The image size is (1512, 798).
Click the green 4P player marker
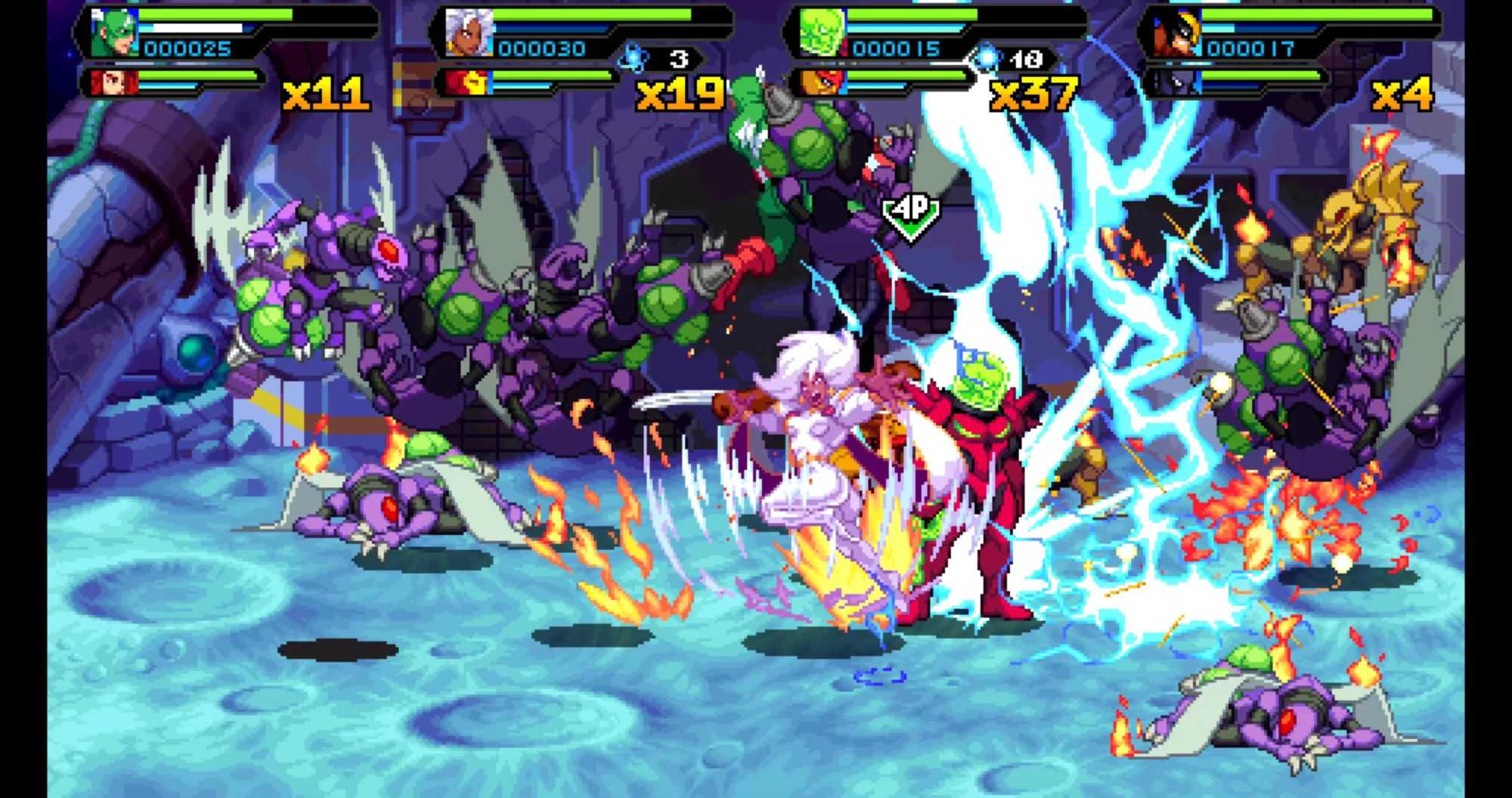pos(911,214)
